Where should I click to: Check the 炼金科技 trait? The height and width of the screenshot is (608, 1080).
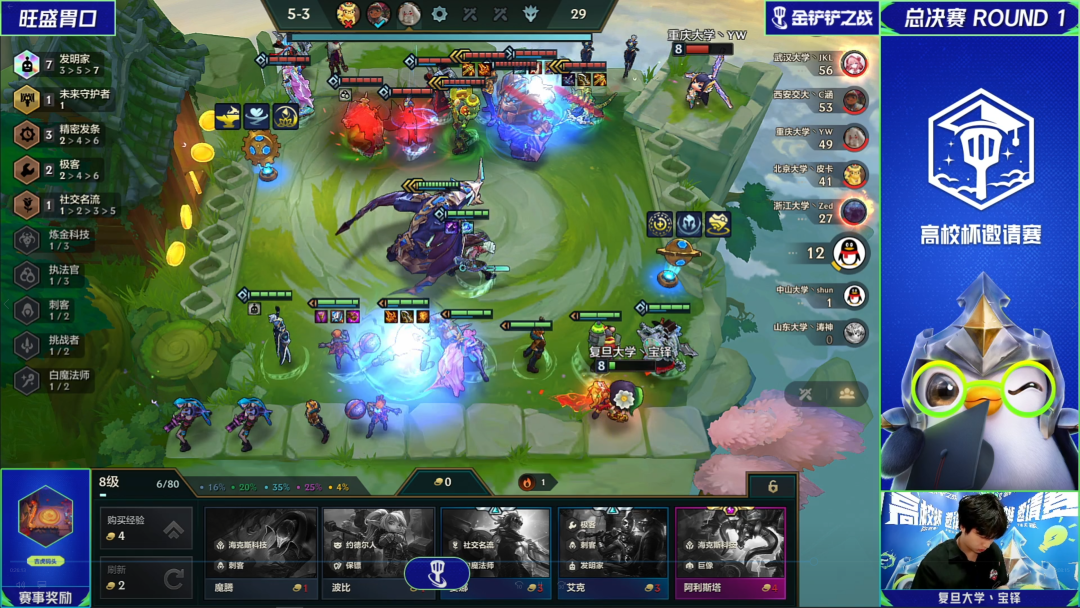click(60, 240)
